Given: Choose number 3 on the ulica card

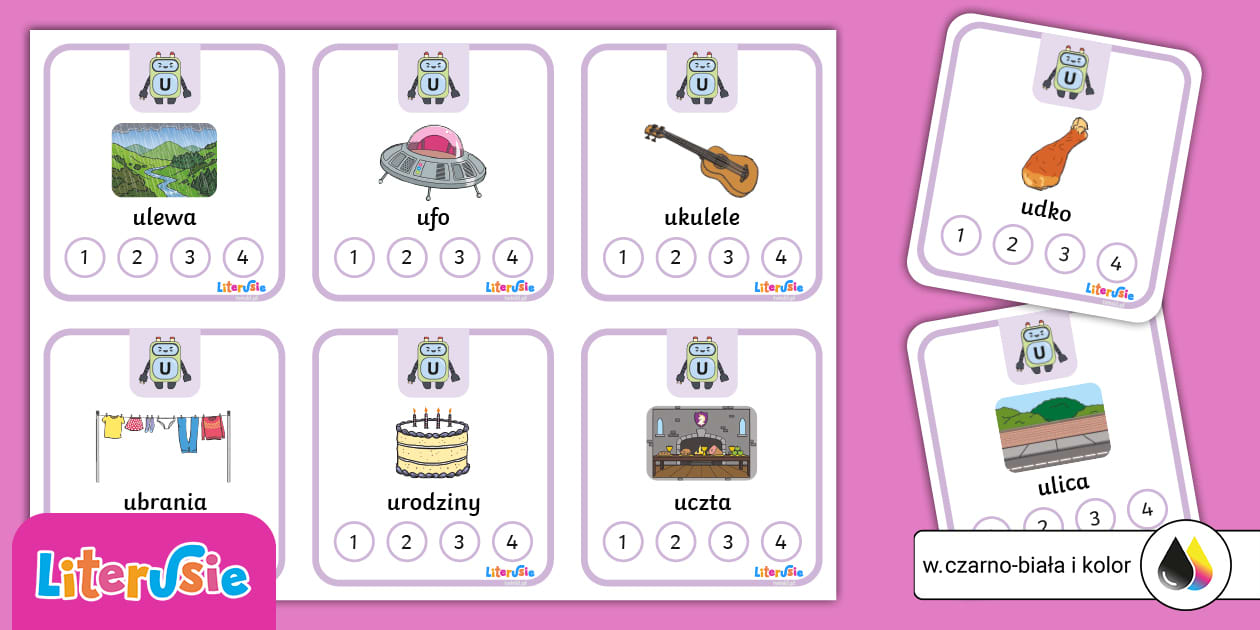Looking at the screenshot, I should click(1095, 518).
